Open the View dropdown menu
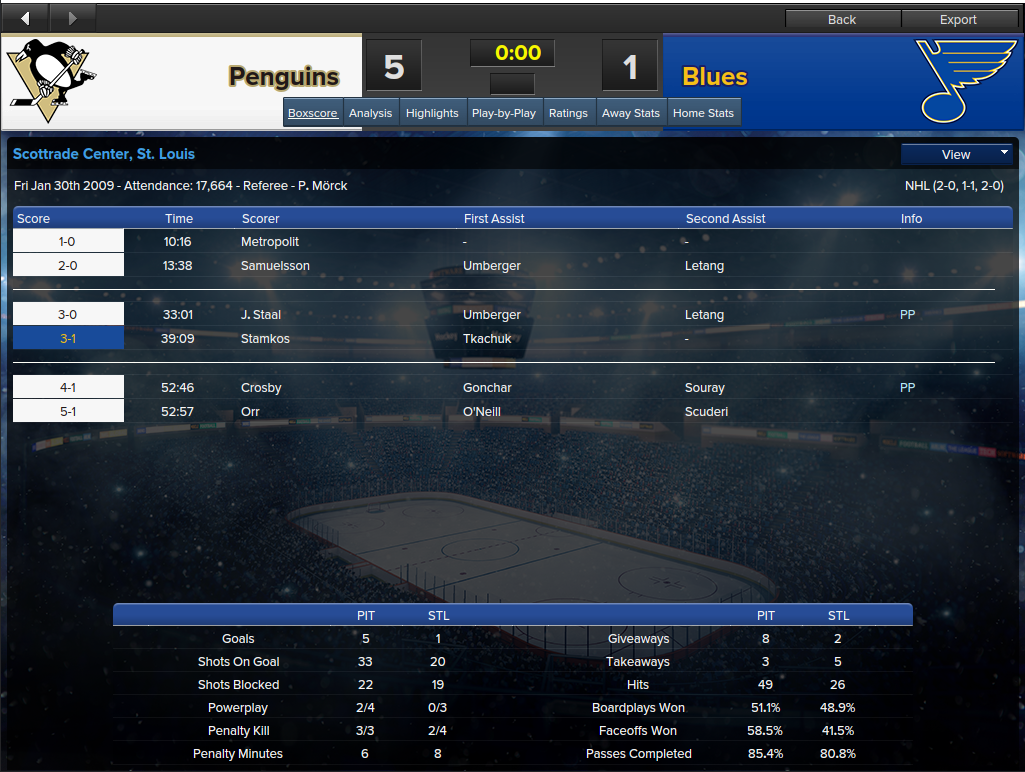Image resolution: width=1025 pixels, height=772 pixels. pyautogui.click(x=957, y=154)
